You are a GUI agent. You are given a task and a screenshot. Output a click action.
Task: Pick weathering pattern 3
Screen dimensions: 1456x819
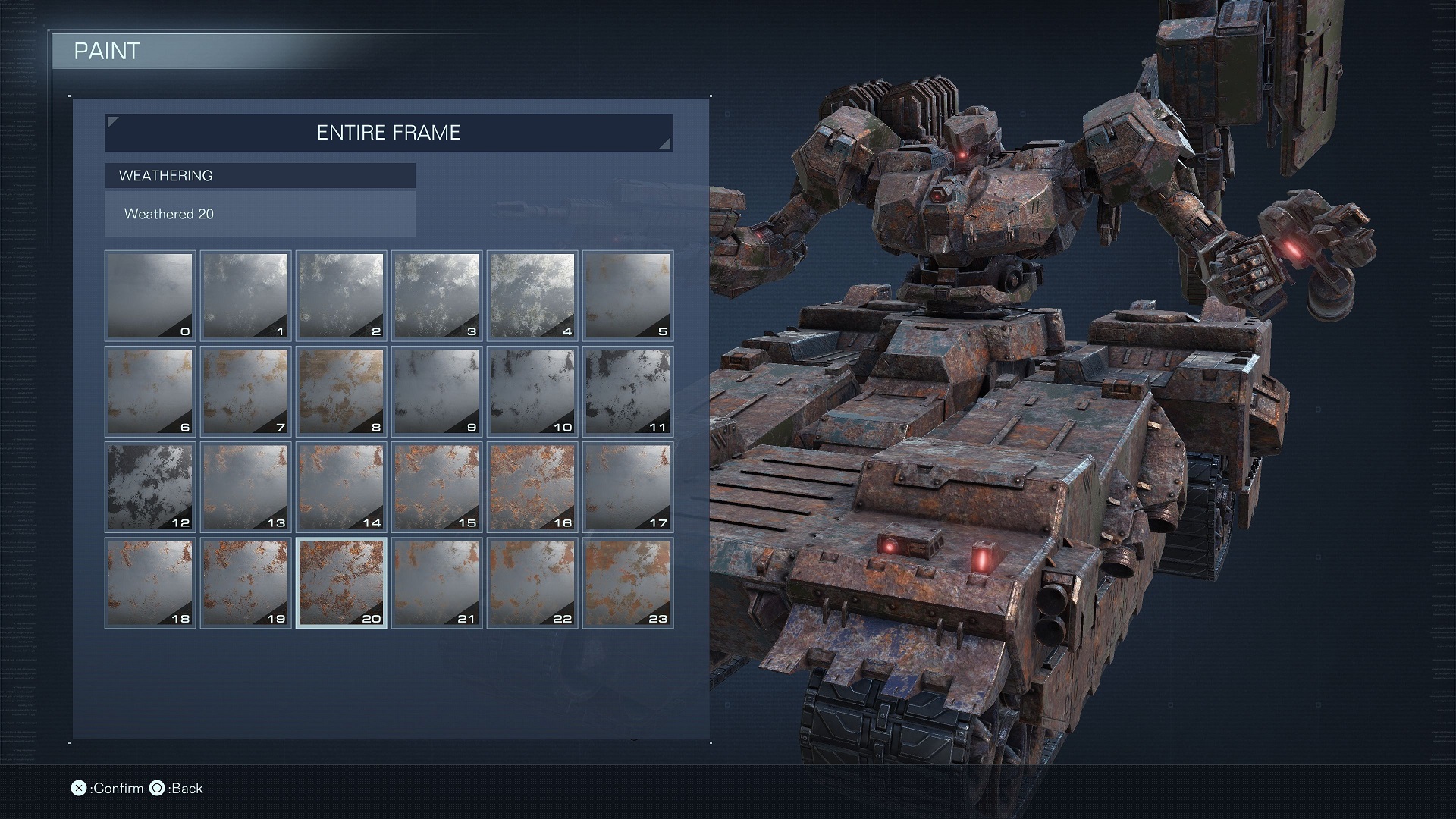437,296
